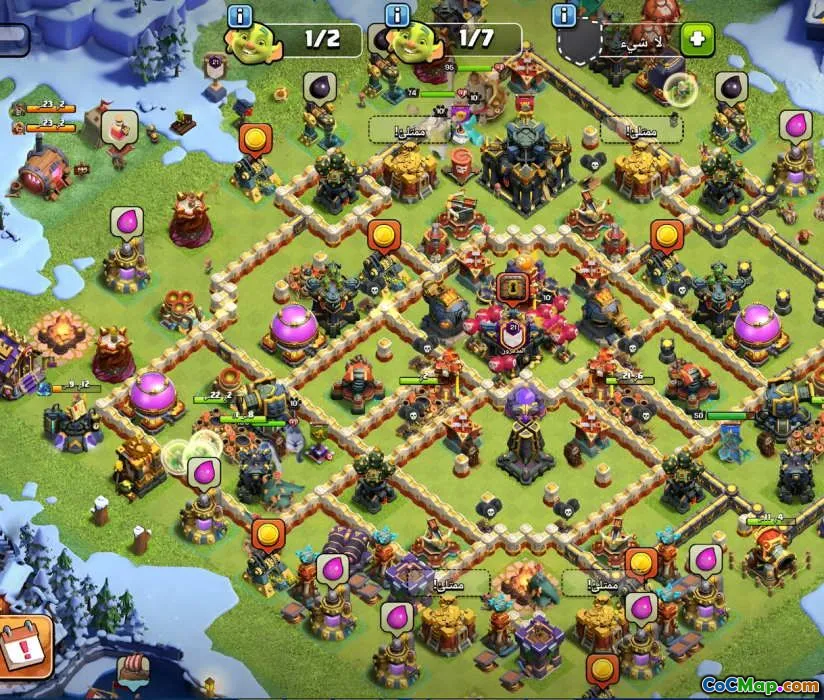Tap the trader potion bubble over the tent
Viewport: 824px width, 700px height.
119,128
